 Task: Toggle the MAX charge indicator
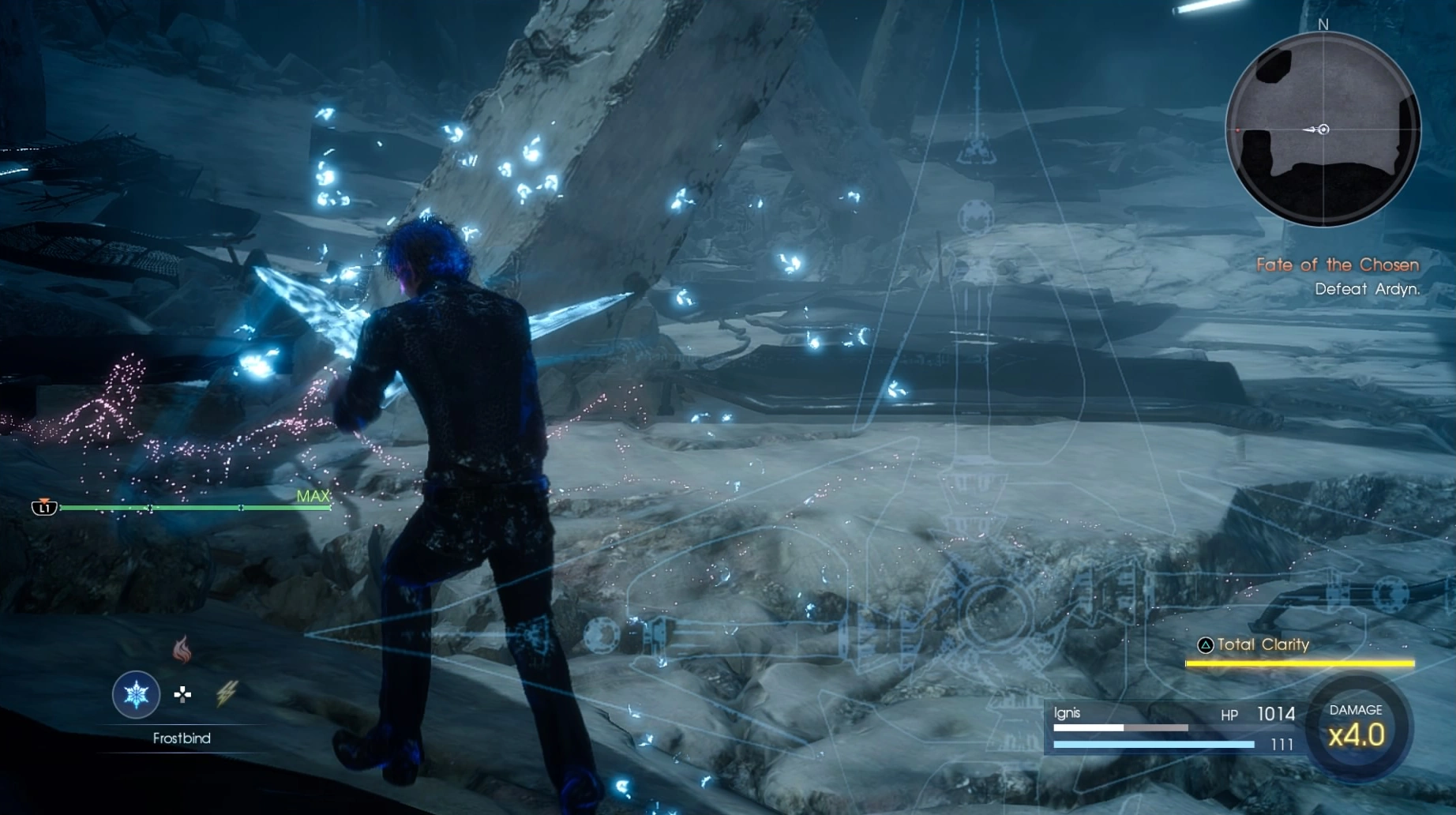click(x=313, y=495)
